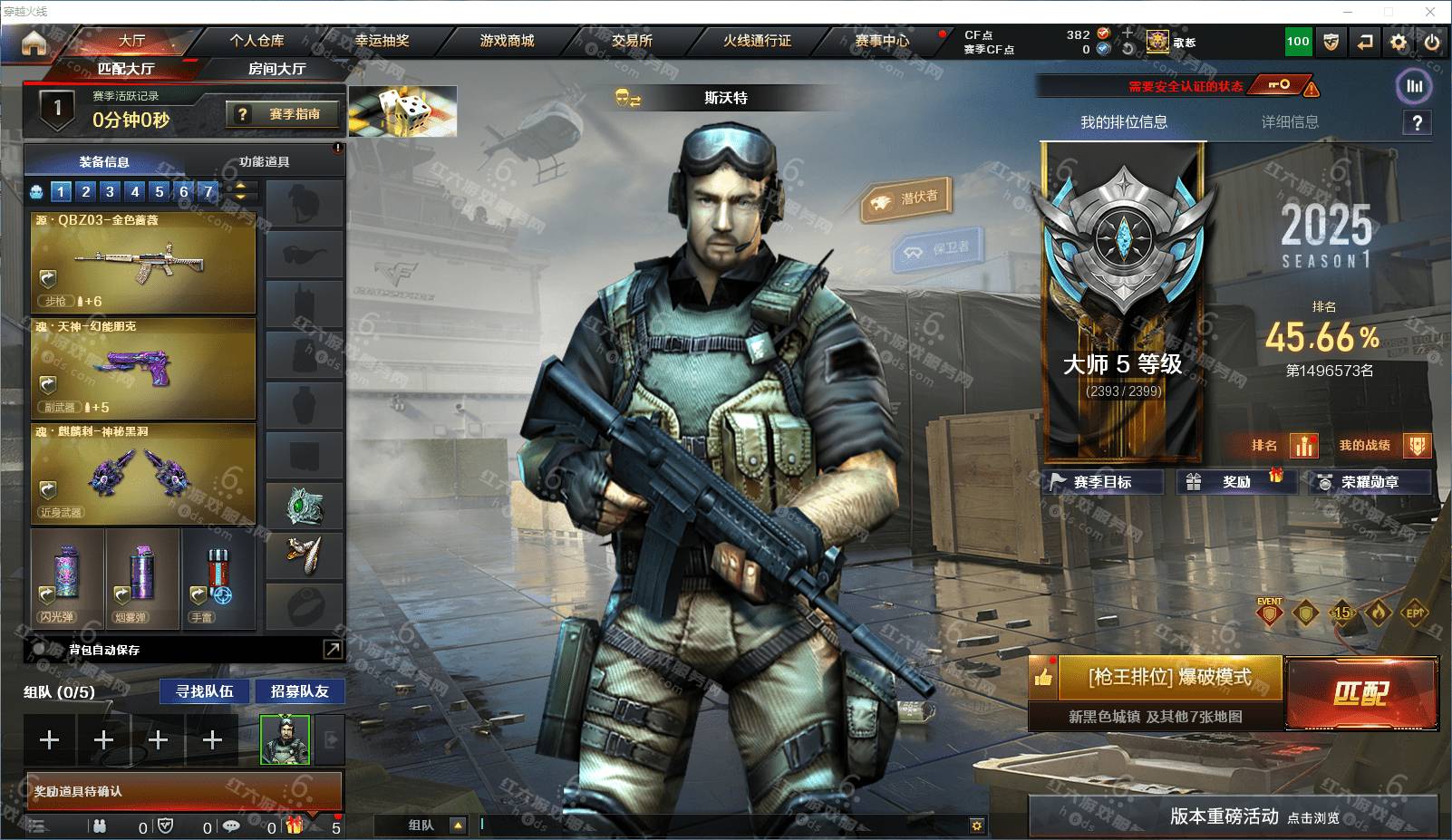Open the 个人仓库 menu
1452x840 pixels.
coord(257,41)
